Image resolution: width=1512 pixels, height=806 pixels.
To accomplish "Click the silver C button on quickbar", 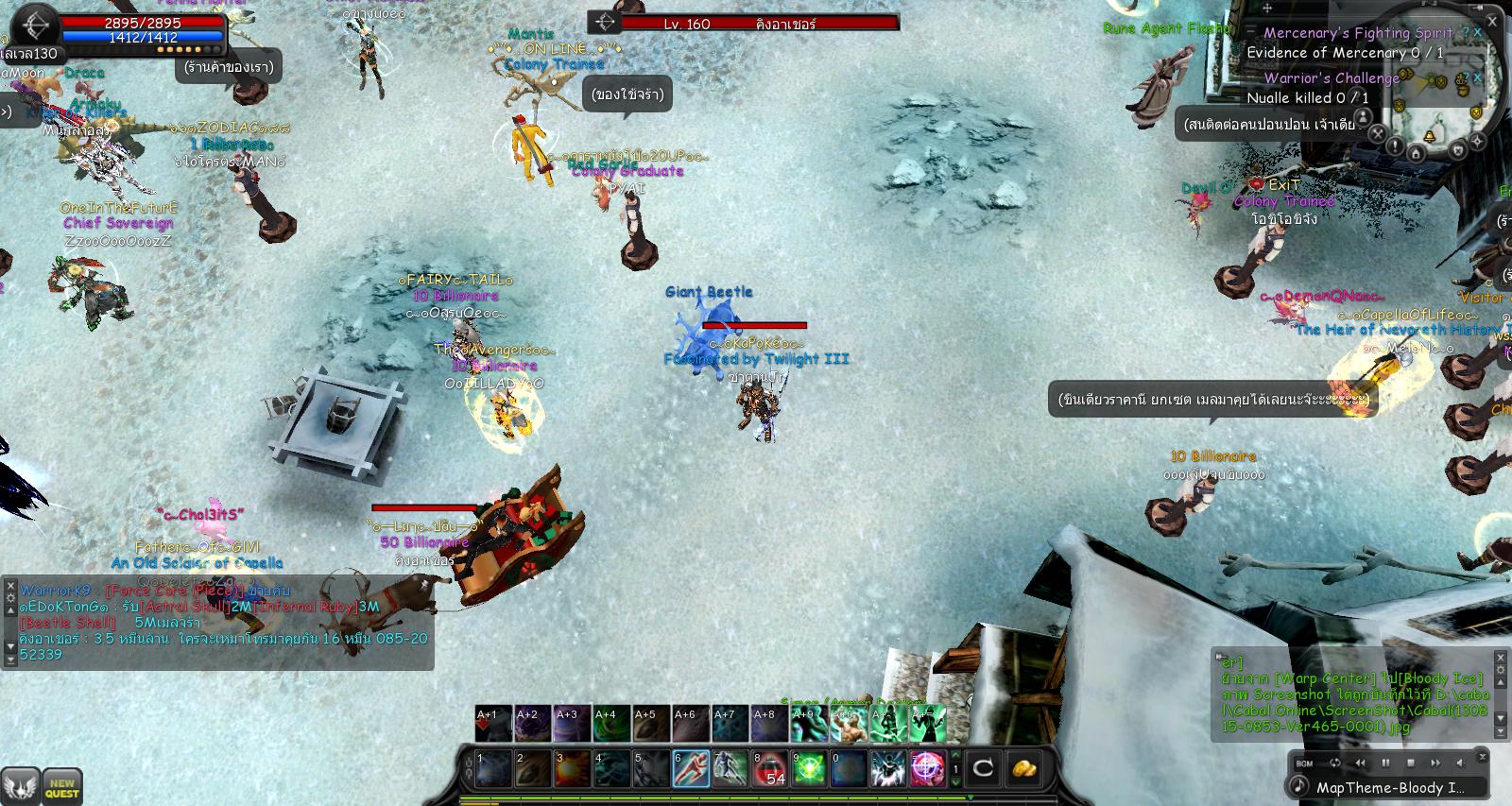I will [984, 767].
